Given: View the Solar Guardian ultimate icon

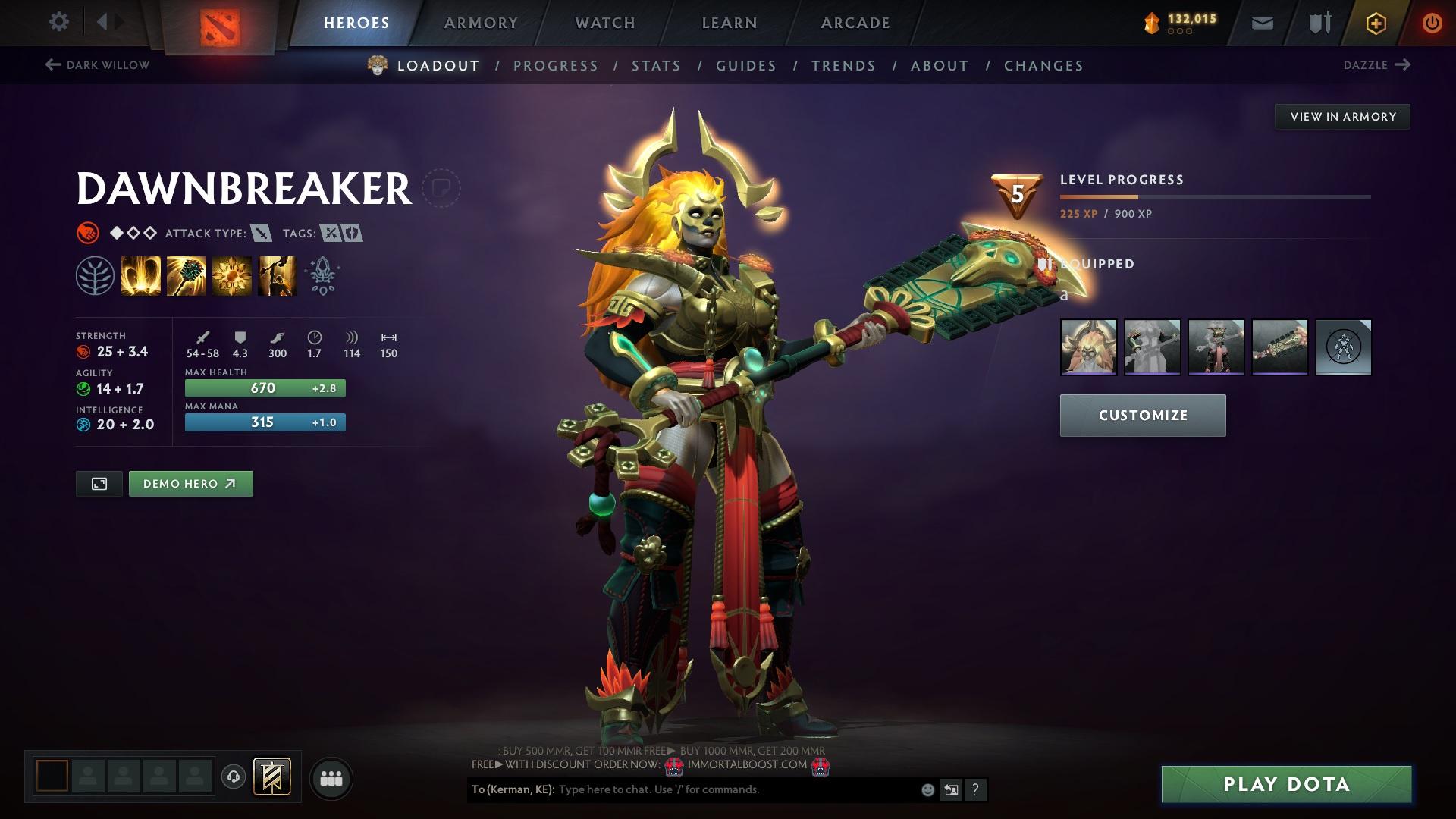Looking at the screenshot, I should 276,275.
